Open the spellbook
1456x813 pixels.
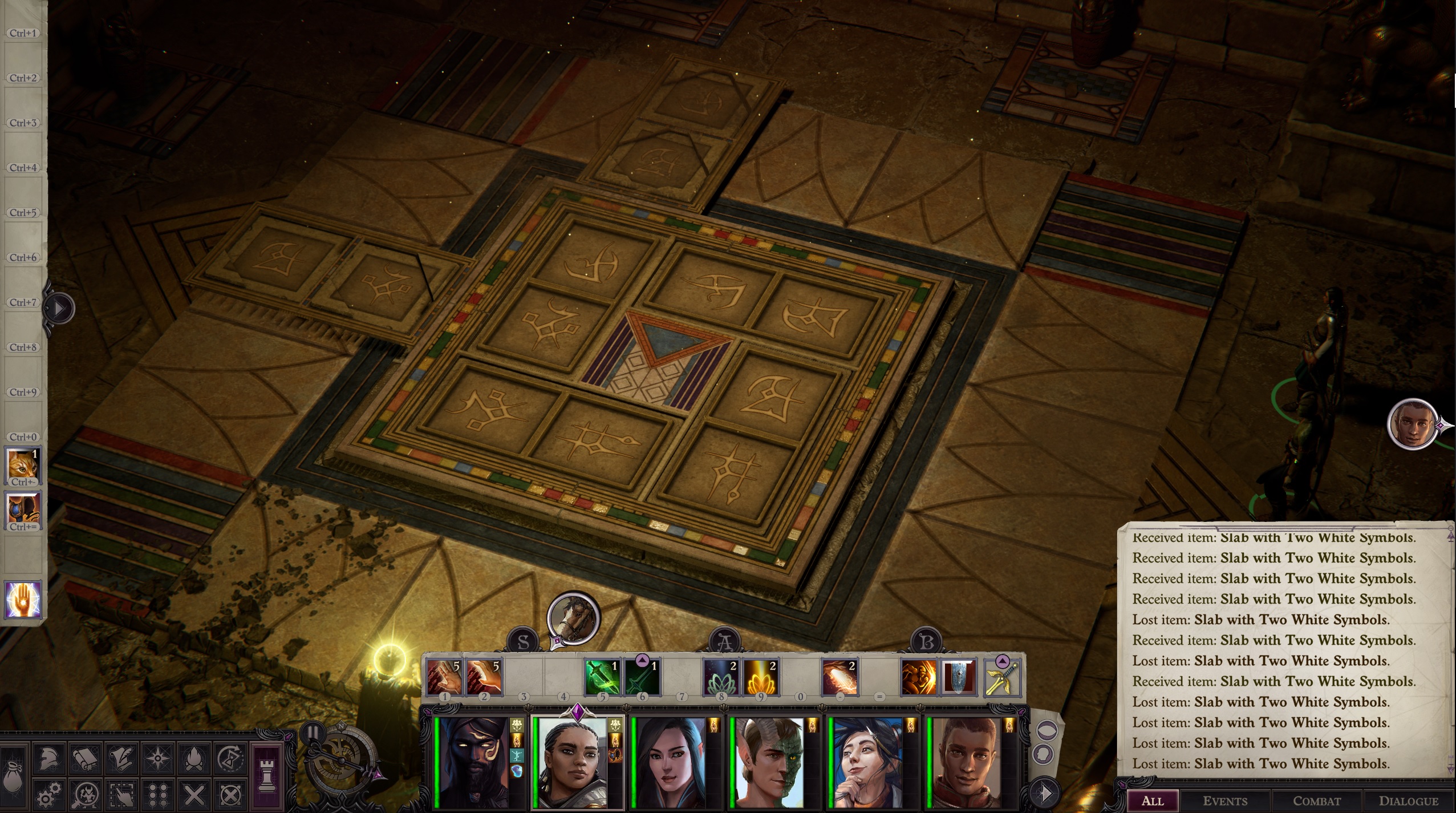click(x=86, y=759)
